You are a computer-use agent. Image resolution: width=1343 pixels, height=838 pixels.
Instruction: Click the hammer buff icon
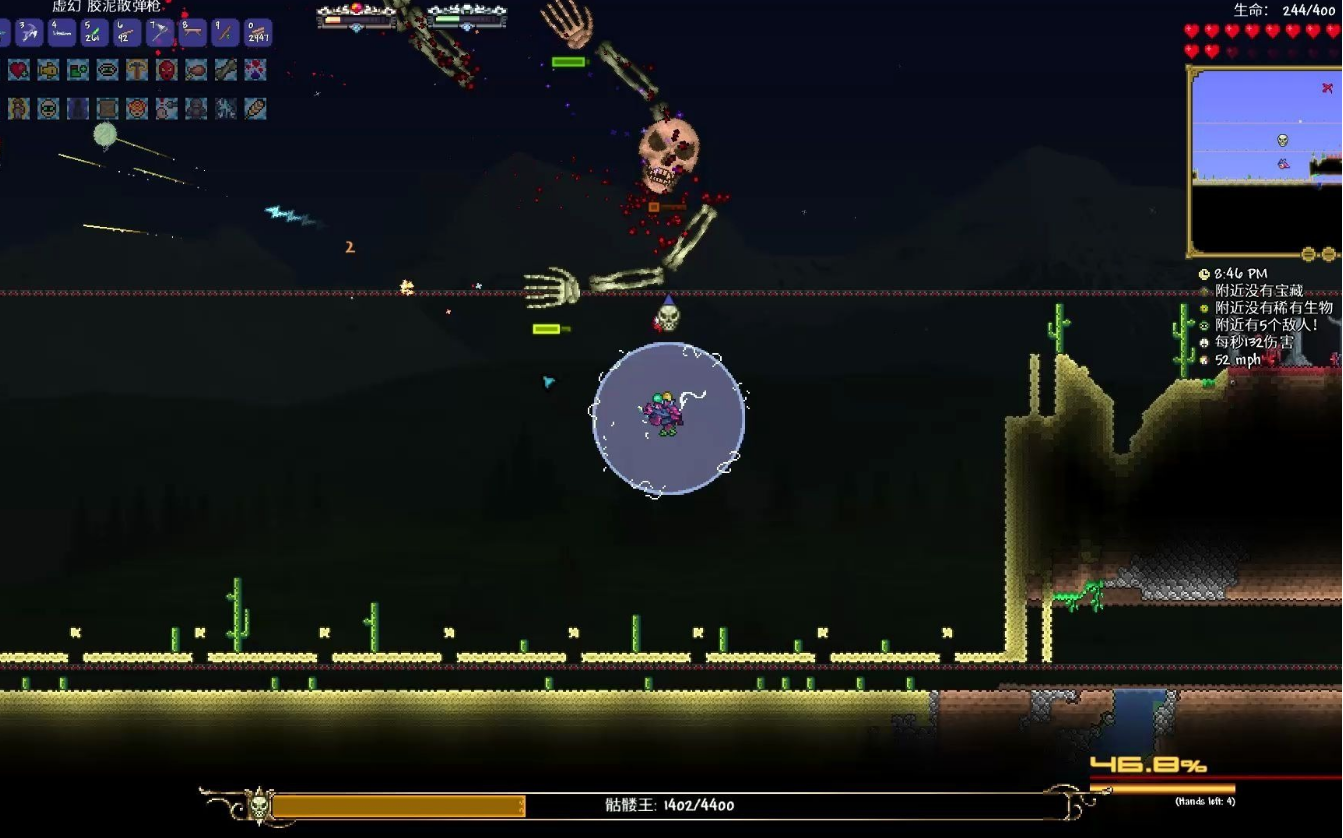pyautogui.click(x=137, y=69)
